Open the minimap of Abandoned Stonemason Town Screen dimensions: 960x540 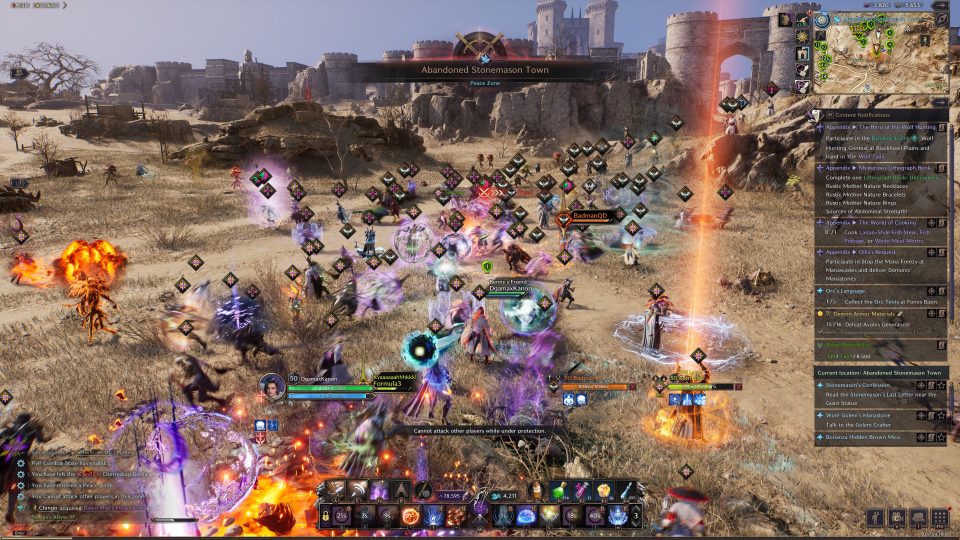(x=880, y=53)
